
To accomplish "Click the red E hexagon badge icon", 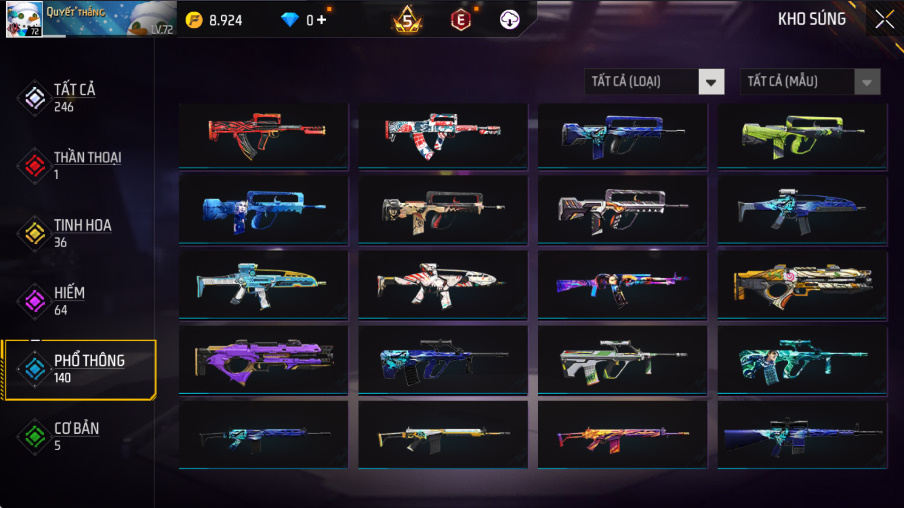I will click(x=460, y=19).
